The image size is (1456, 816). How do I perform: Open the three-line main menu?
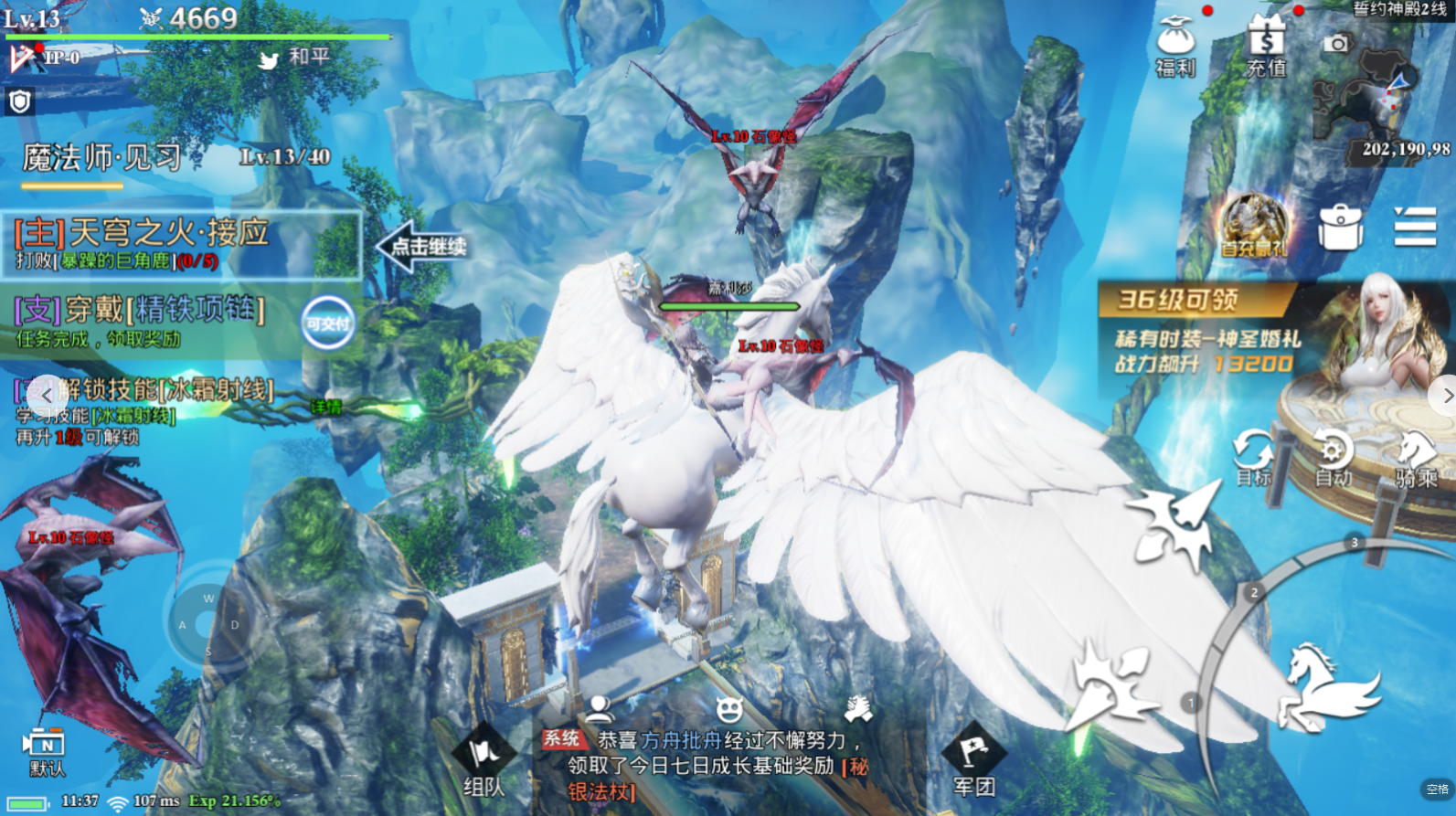coord(1414,227)
